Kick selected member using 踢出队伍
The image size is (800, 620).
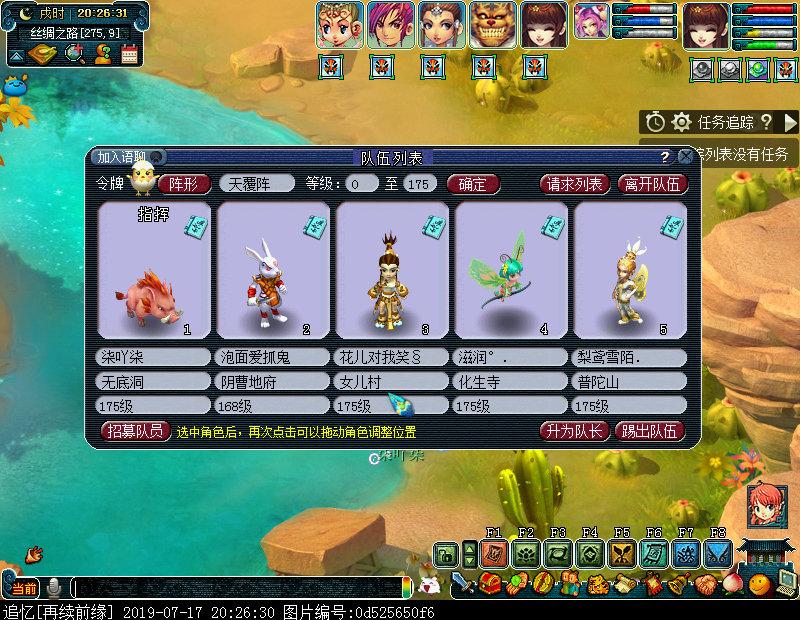650,432
